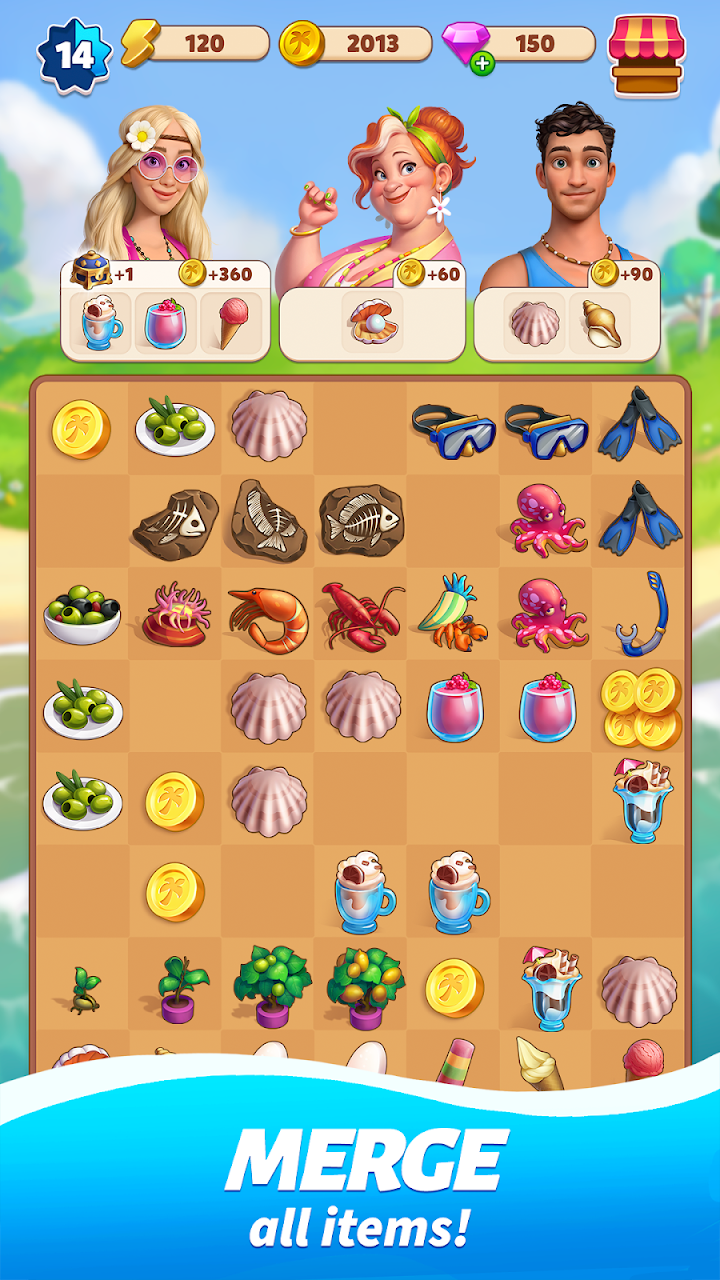Tap the blue snorkel tube tile
The image size is (720, 1280).
641,612
